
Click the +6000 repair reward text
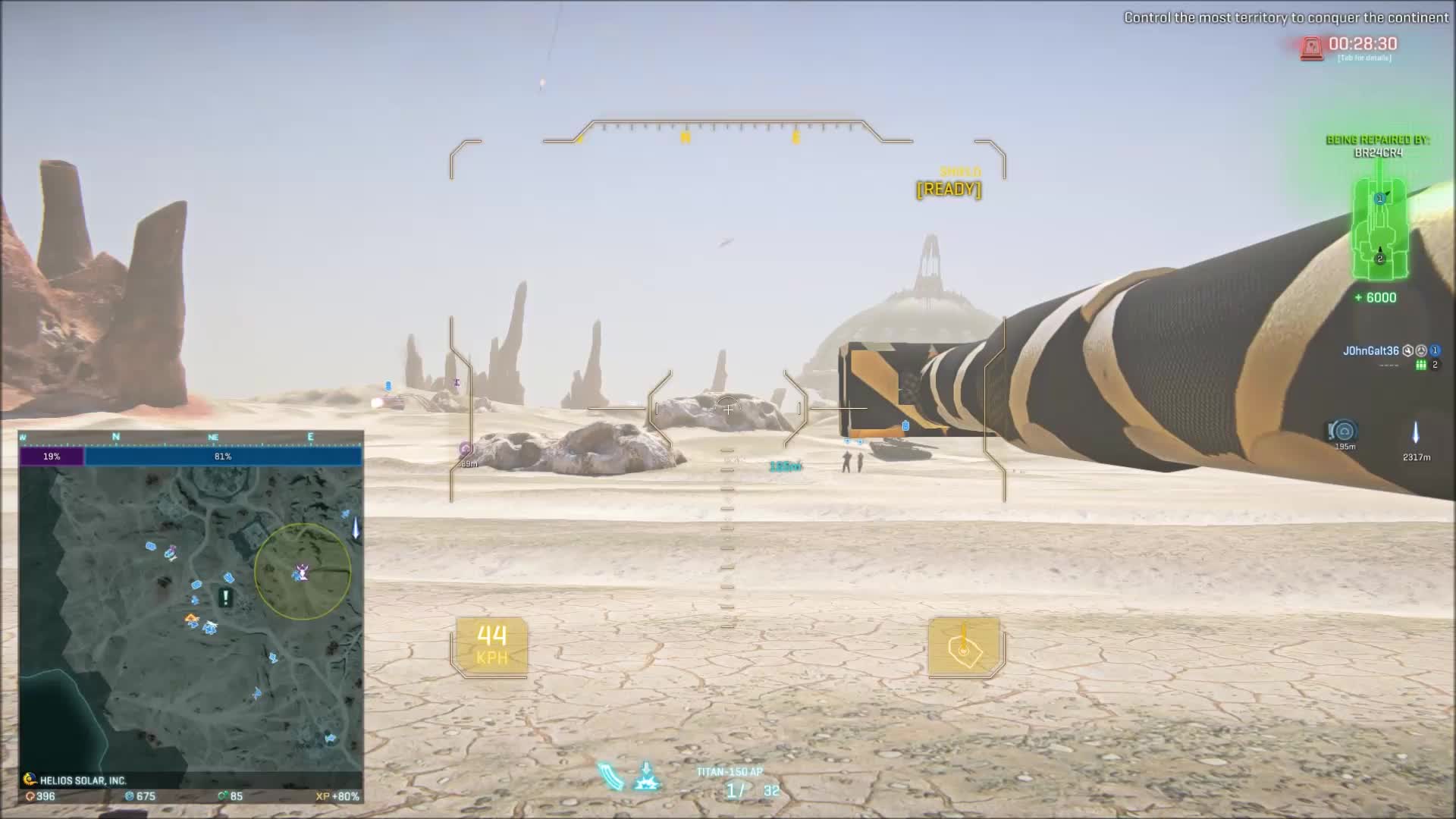coord(1377,297)
